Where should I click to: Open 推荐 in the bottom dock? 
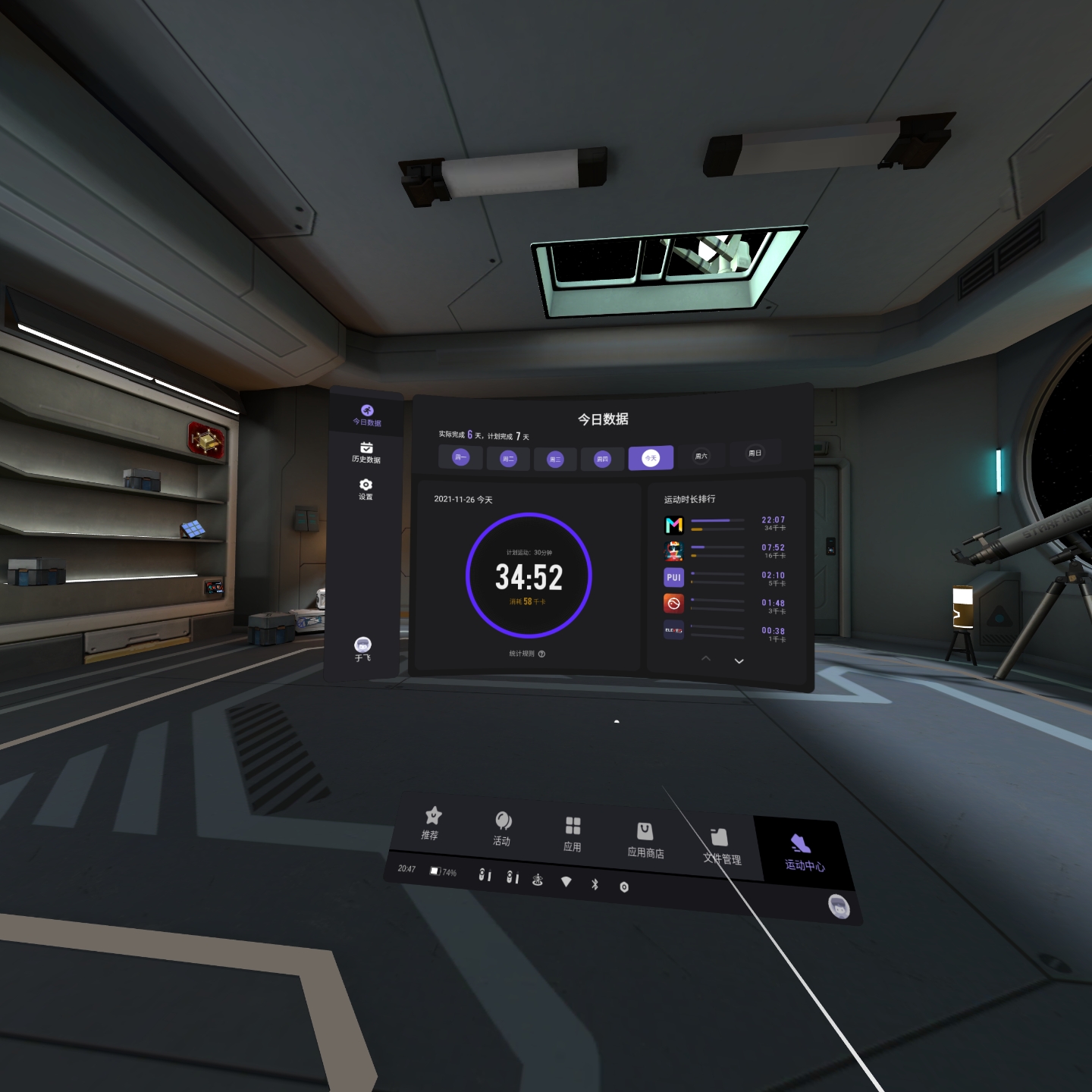(x=431, y=823)
